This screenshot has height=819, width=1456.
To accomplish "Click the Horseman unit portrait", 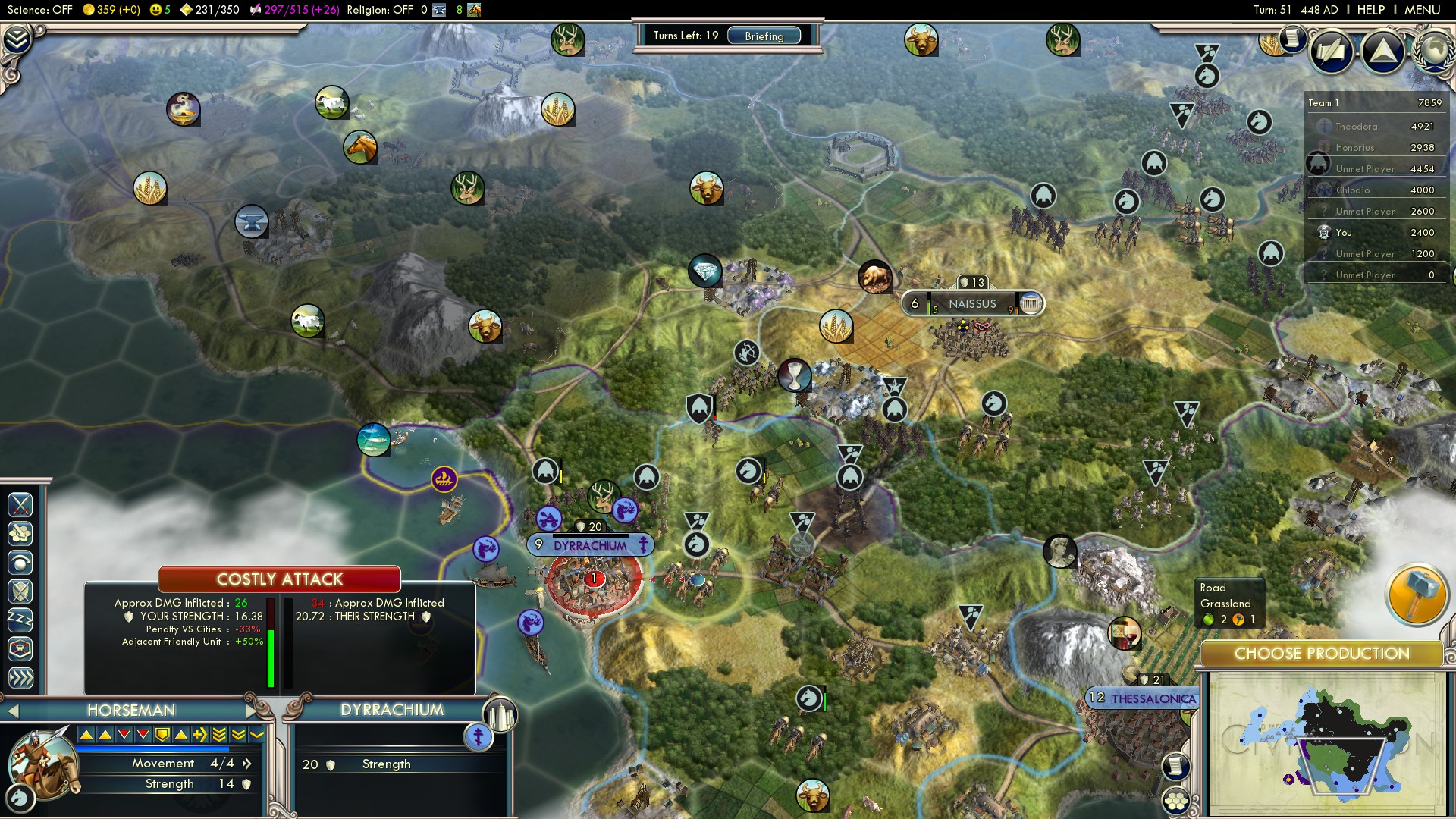I will (43, 764).
